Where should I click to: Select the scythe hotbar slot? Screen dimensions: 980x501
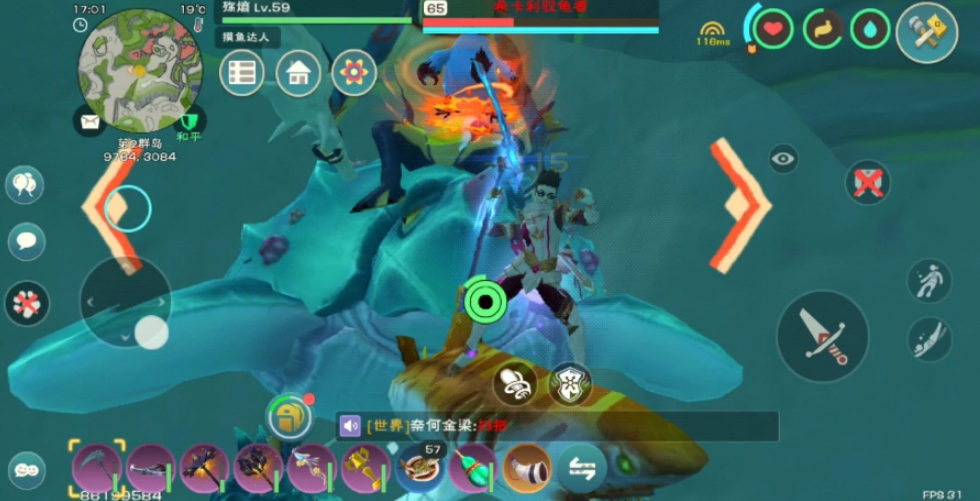pyautogui.click(x=97, y=467)
